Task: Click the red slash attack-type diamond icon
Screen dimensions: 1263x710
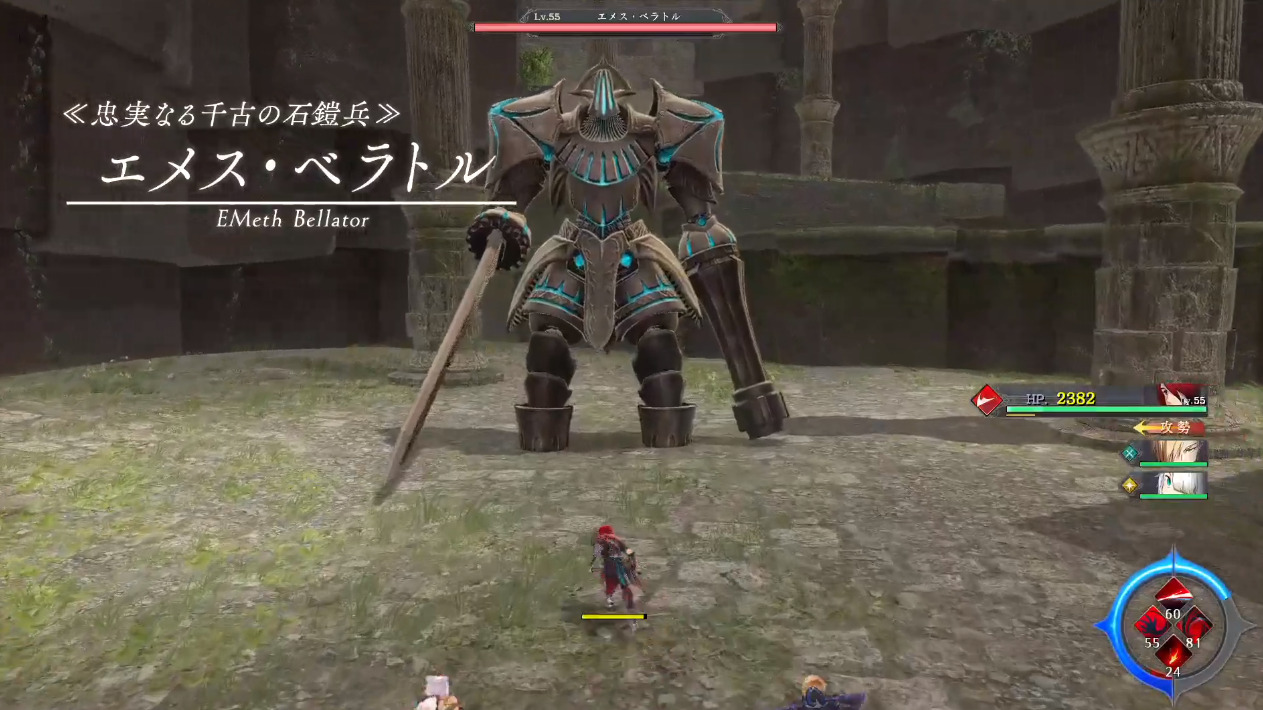Action: 987,401
